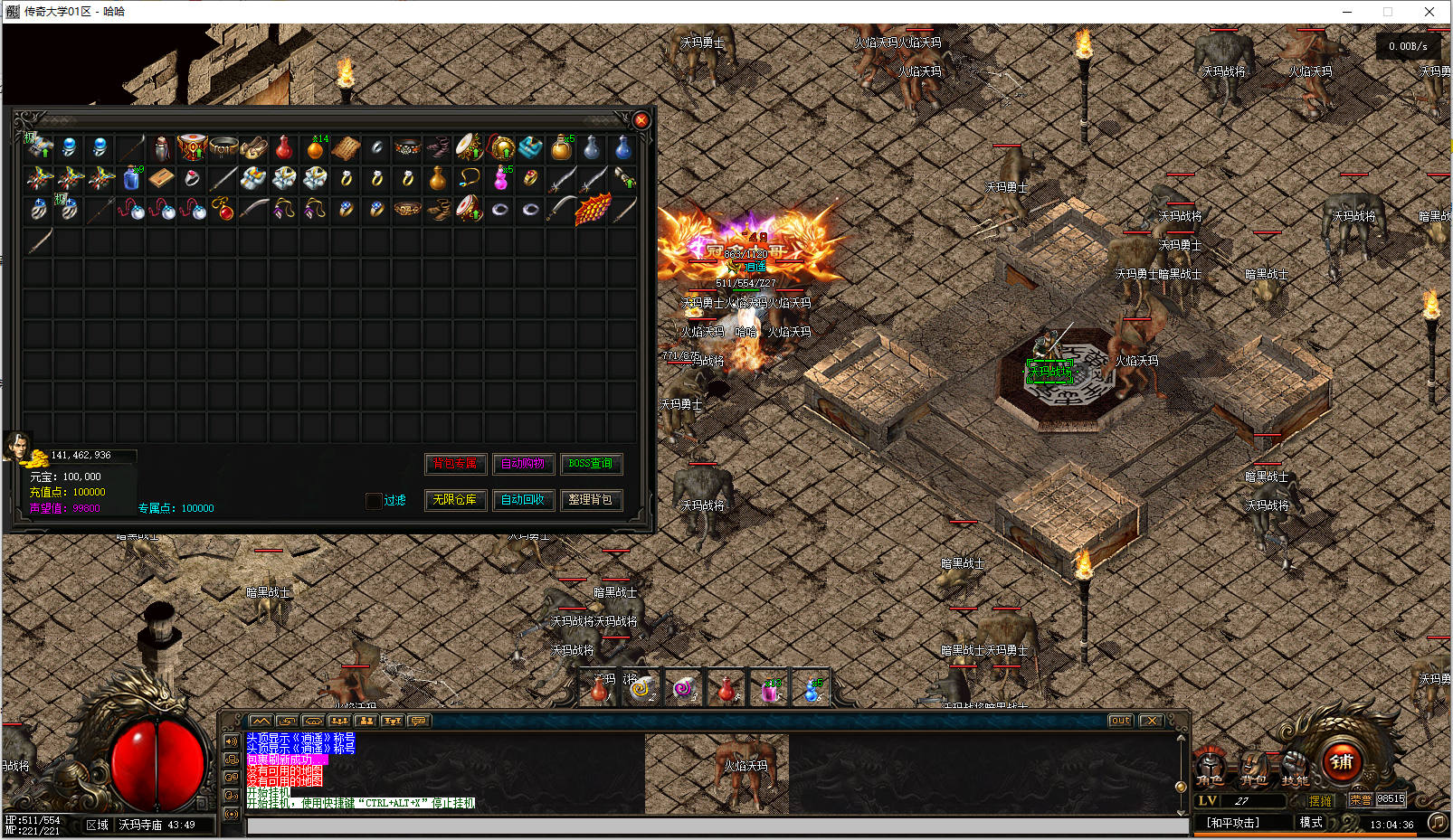Open the 无限仓库 unlimited warehouse
1453x840 pixels.
tap(455, 500)
